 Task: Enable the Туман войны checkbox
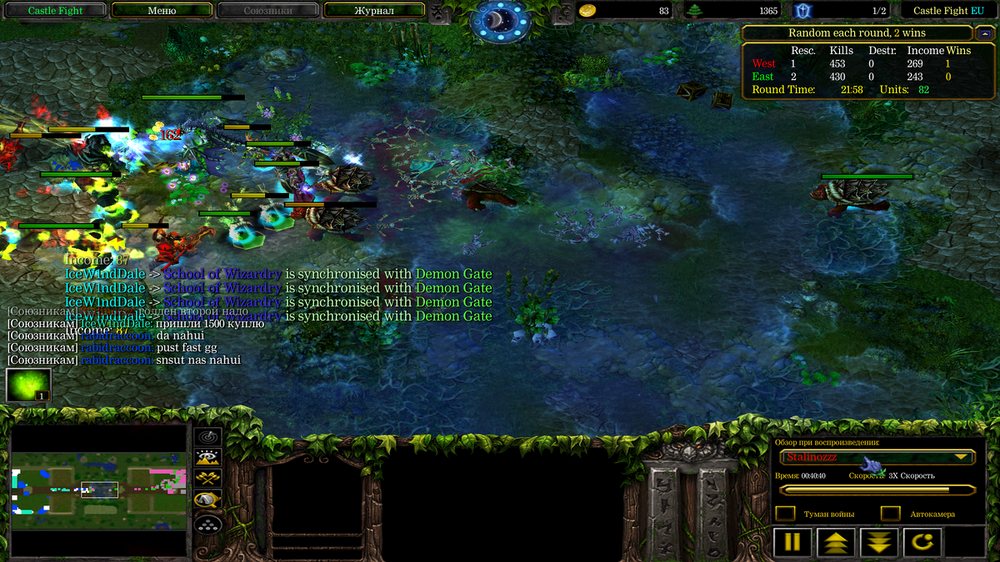(x=786, y=514)
